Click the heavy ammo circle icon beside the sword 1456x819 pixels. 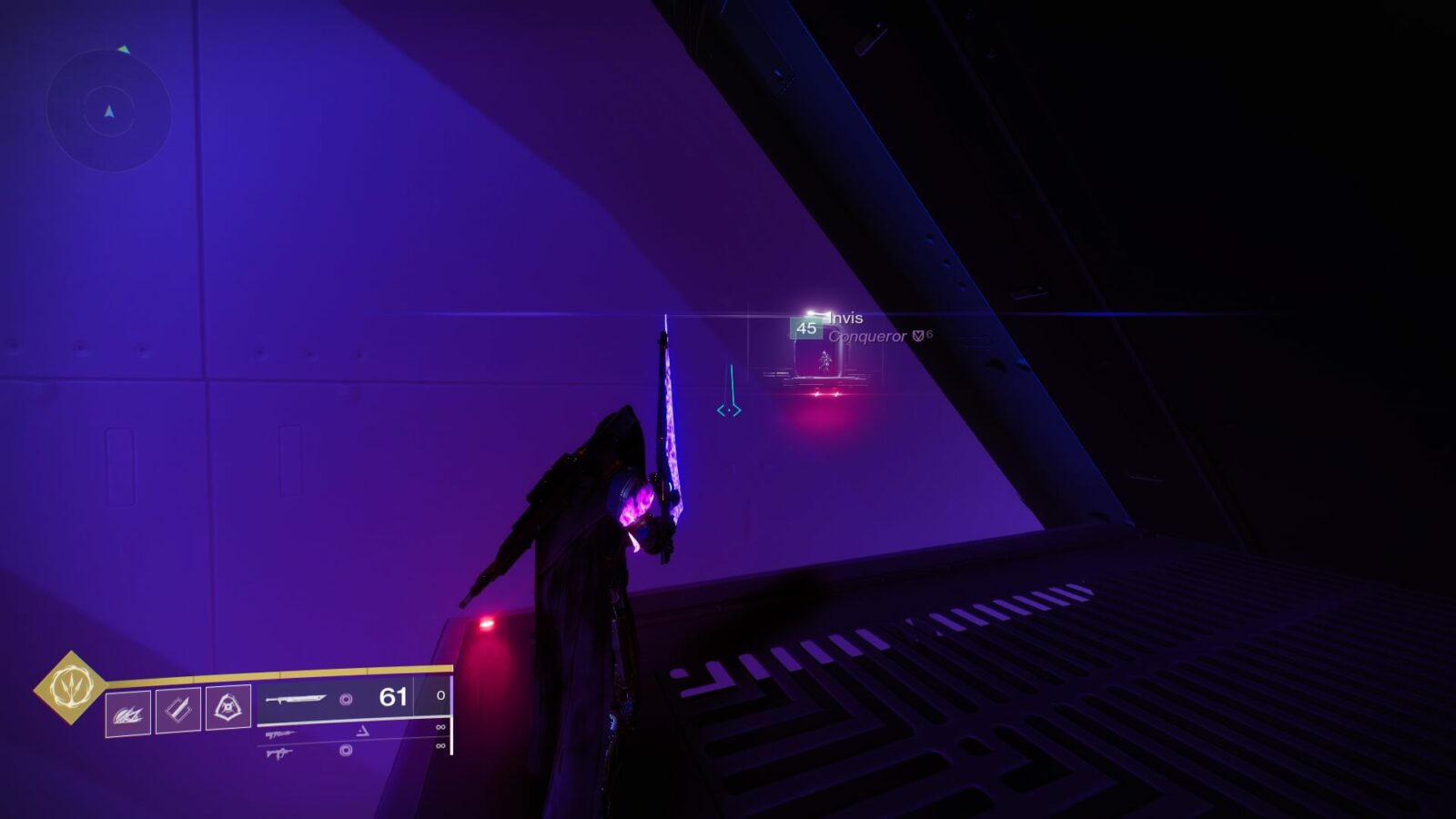point(345,700)
